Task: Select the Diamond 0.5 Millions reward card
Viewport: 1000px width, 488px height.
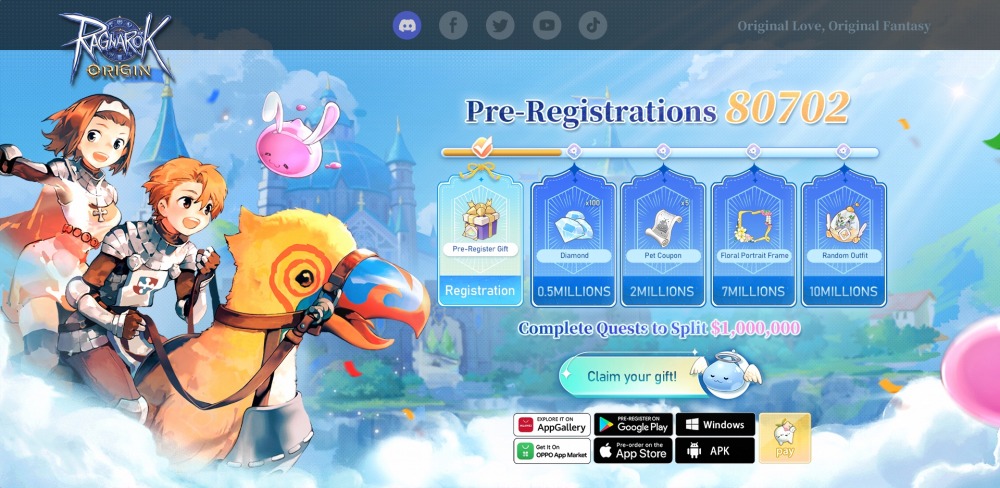Action: tap(573, 238)
